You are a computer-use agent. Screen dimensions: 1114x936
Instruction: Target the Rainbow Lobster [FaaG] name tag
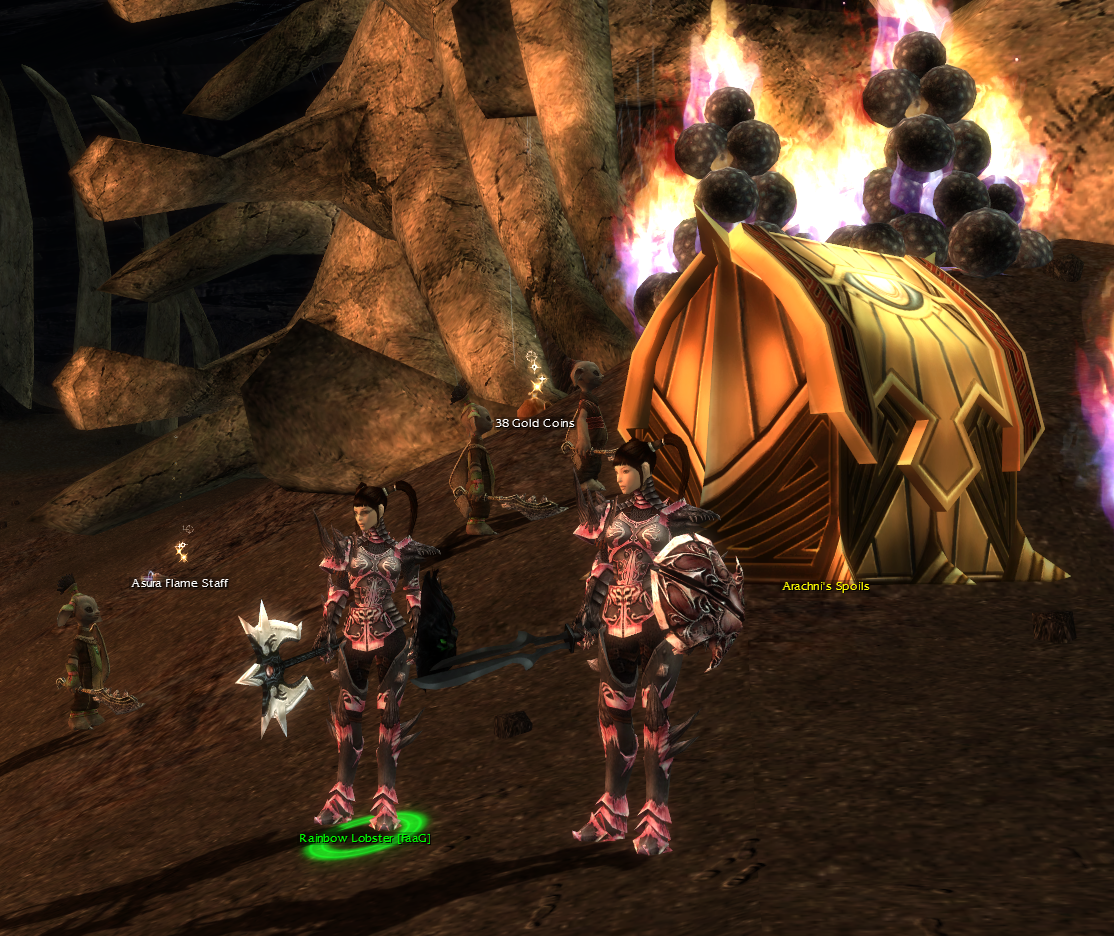coord(364,838)
